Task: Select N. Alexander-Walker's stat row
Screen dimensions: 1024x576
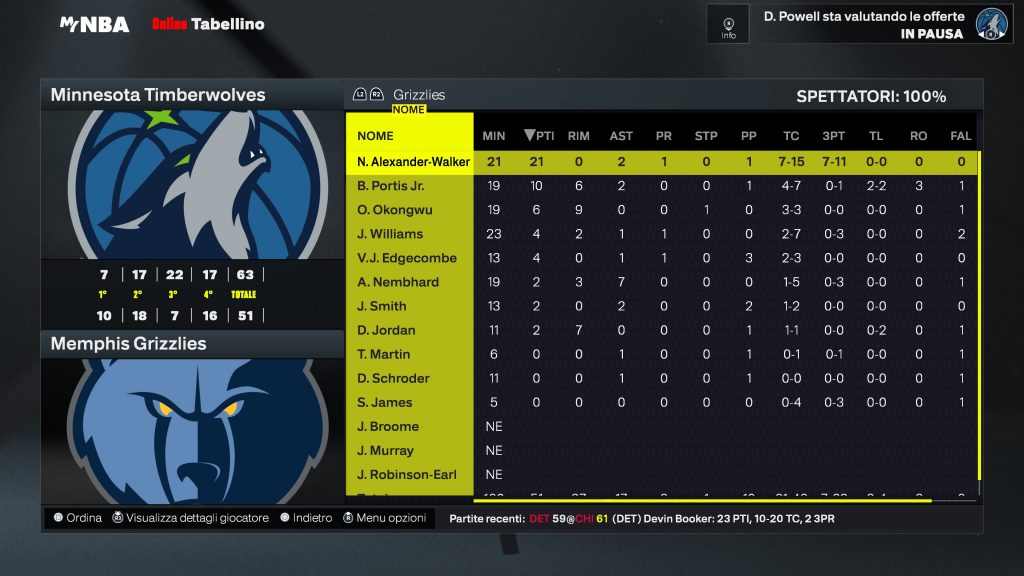Action: pyautogui.click(x=413, y=162)
